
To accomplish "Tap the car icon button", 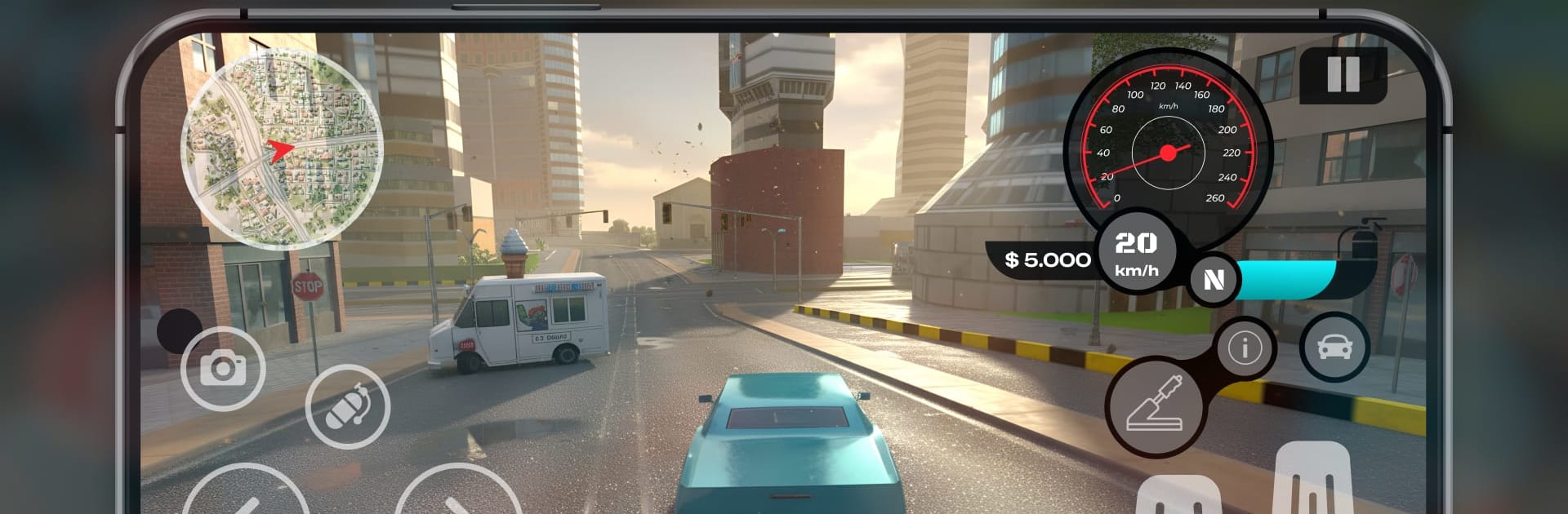I will (x=1334, y=348).
